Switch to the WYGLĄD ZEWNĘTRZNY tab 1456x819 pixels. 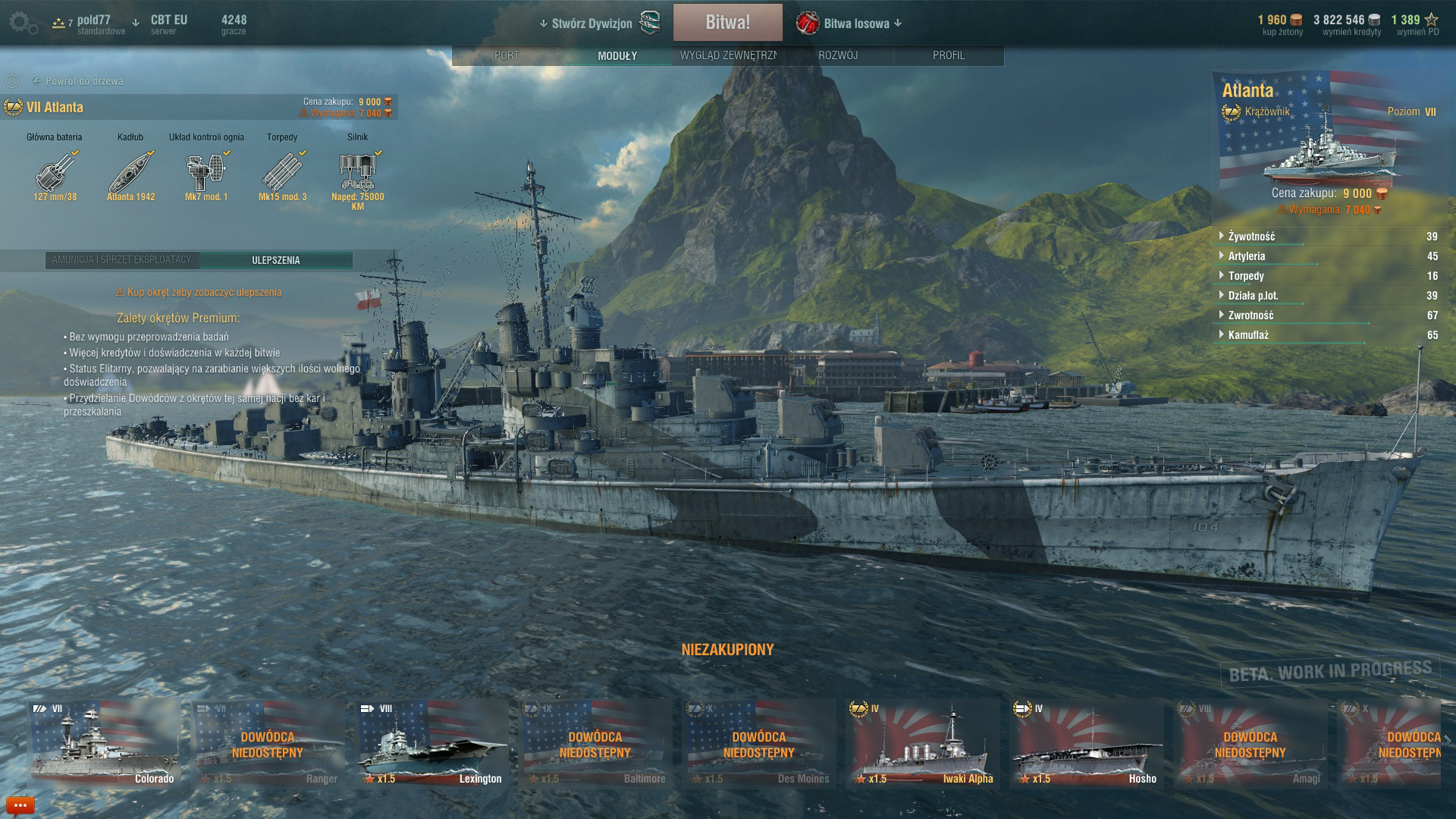point(727,55)
